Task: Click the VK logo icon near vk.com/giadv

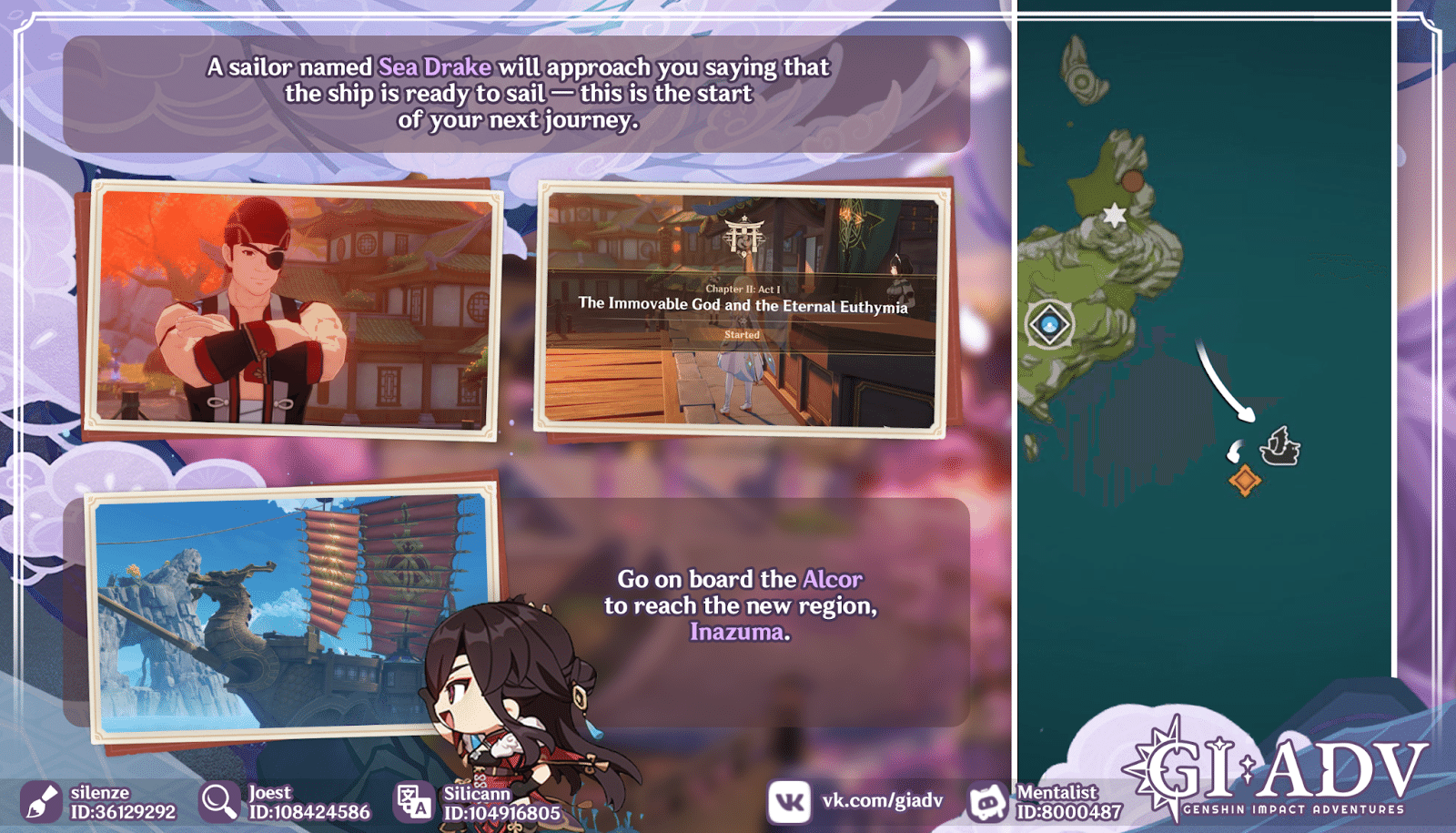Action: pyautogui.click(x=791, y=800)
